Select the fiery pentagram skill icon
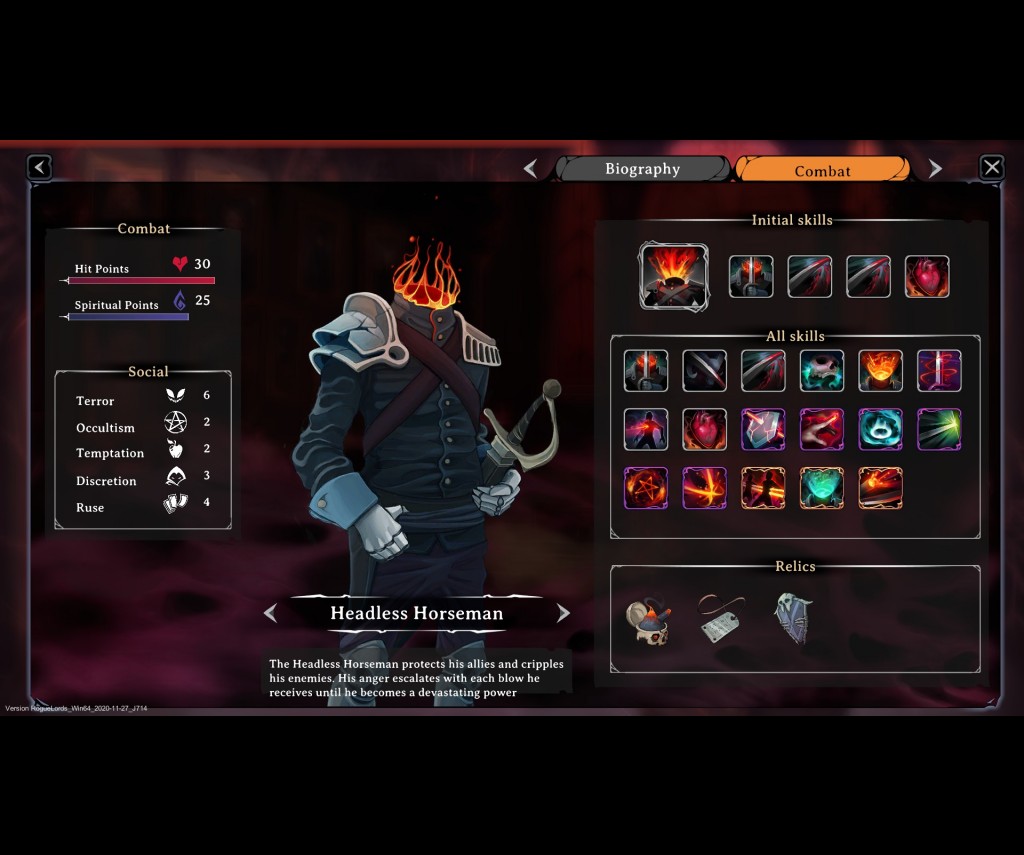The height and width of the screenshot is (855, 1024). point(645,488)
